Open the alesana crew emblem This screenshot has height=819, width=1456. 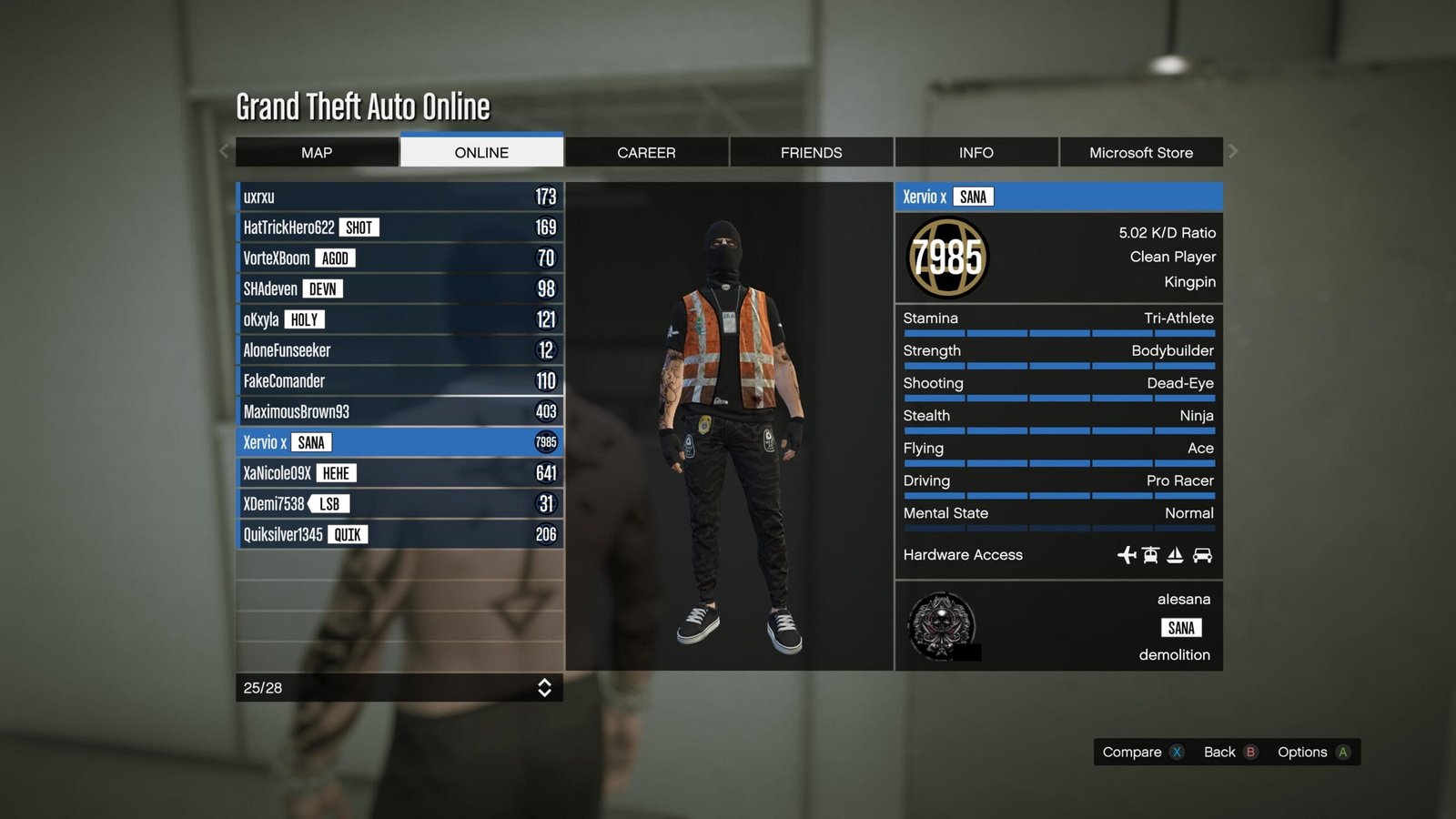941,628
